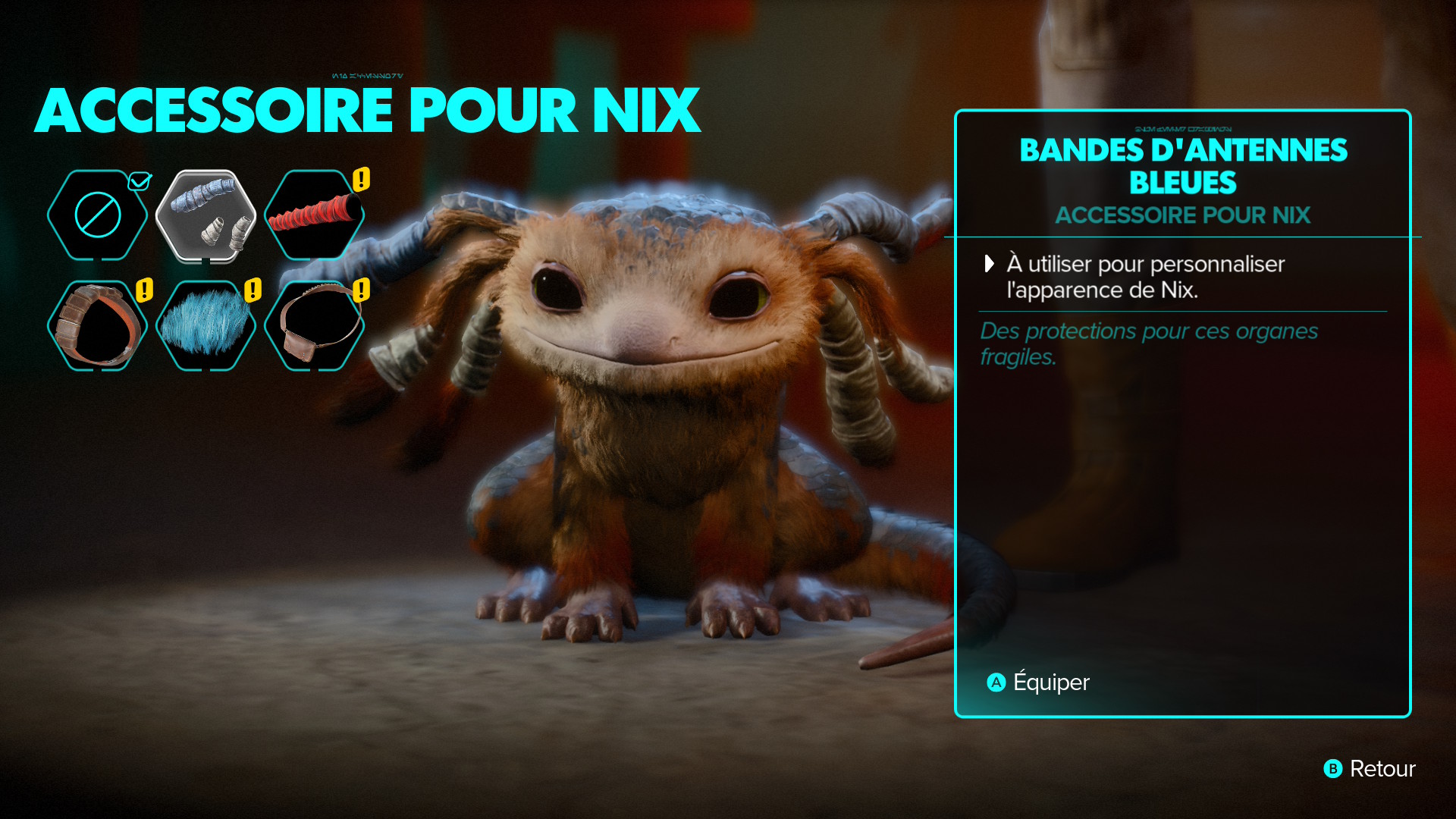The height and width of the screenshot is (819, 1456).
Task: Select the no-accessory empty slot
Action: [98, 215]
